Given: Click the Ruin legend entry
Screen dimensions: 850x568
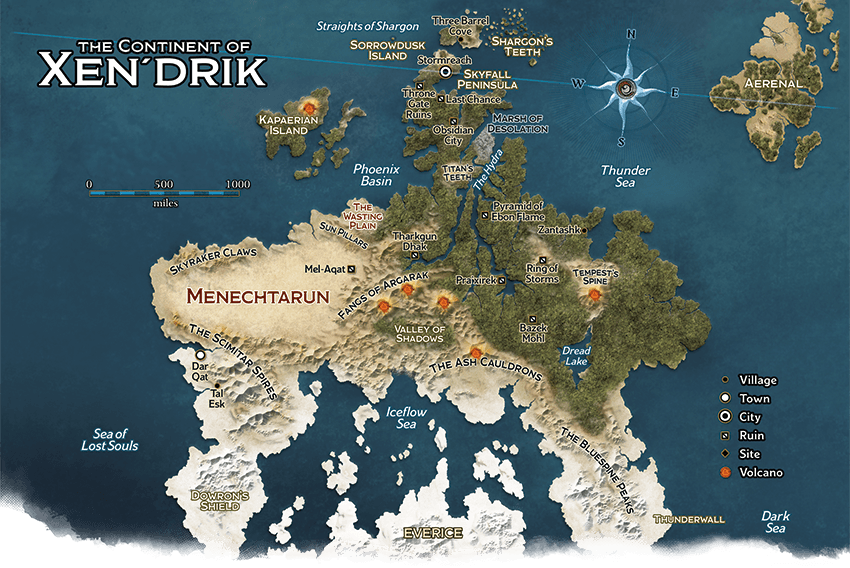Looking at the screenshot, I should point(744,436).
